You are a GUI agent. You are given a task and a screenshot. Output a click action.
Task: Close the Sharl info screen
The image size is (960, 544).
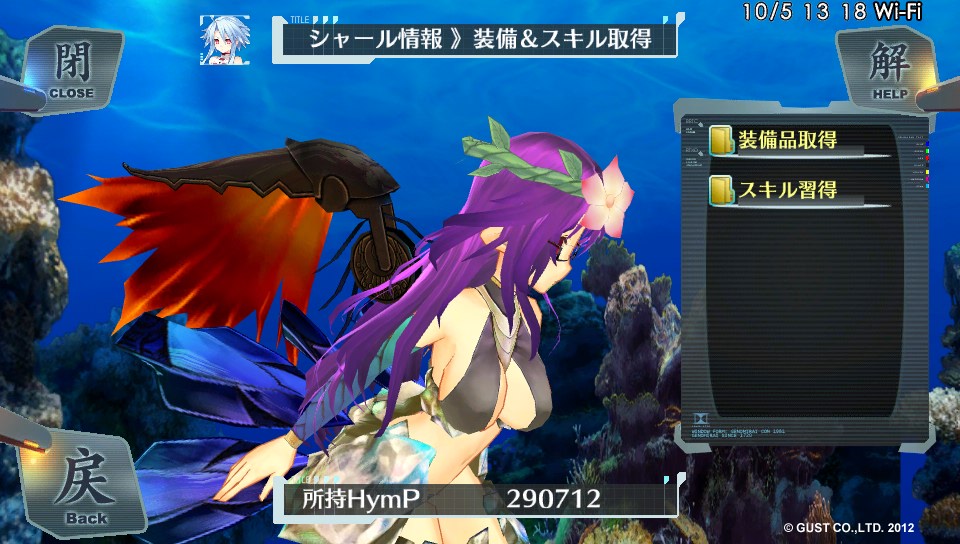click(x=70, y=69)
